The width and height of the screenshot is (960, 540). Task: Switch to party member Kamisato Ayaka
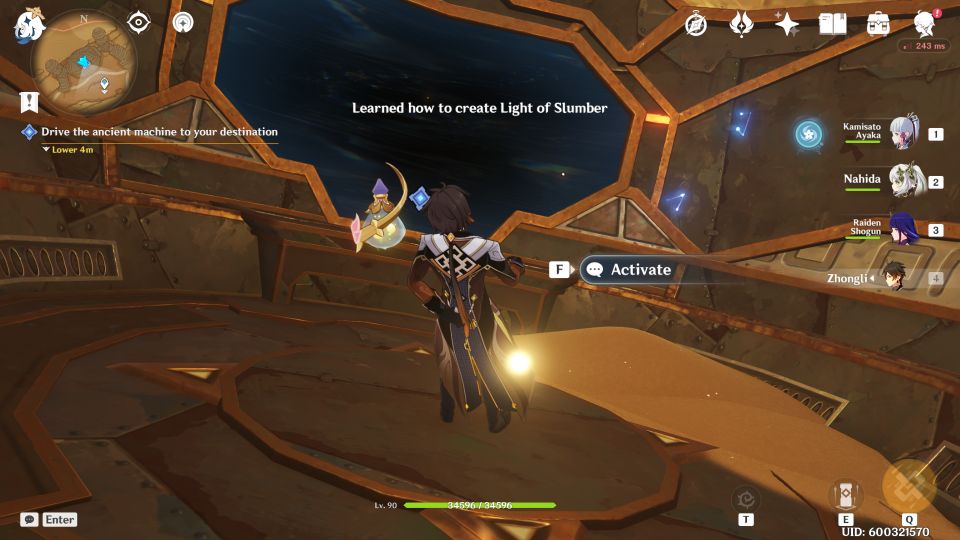coord(905,133)
